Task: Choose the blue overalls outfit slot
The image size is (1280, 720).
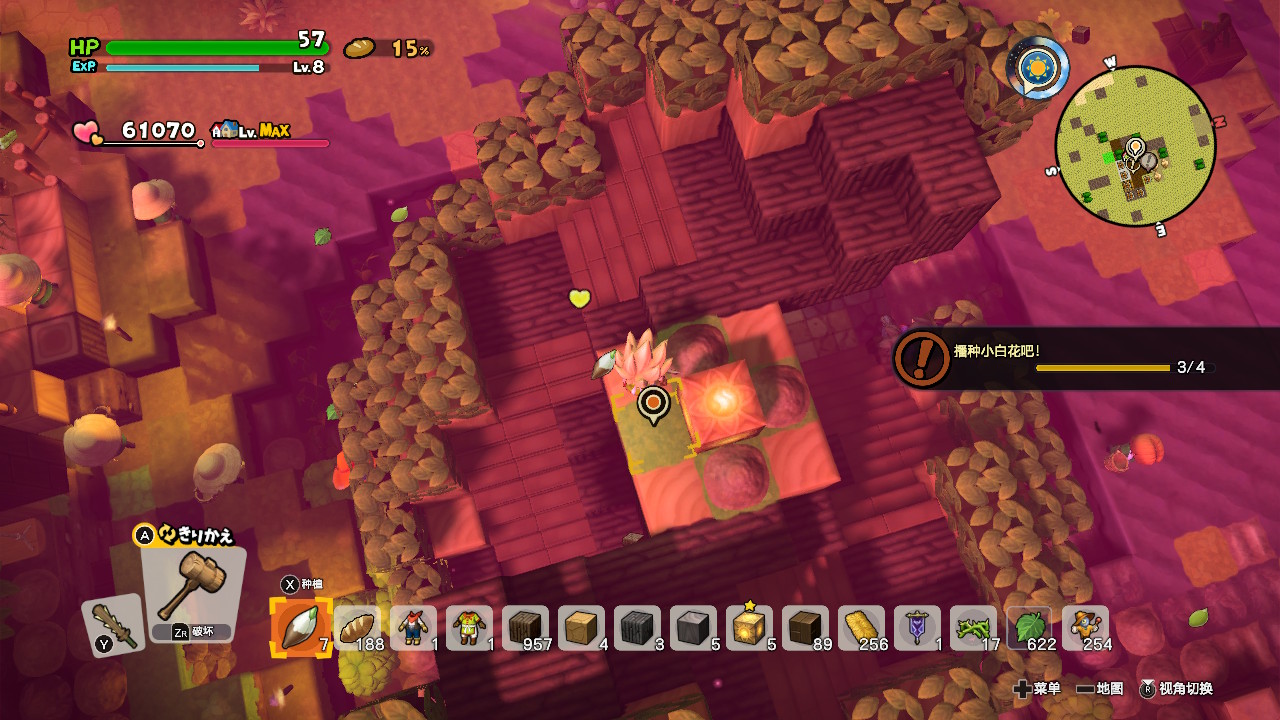Action: (x=413, y=628)
